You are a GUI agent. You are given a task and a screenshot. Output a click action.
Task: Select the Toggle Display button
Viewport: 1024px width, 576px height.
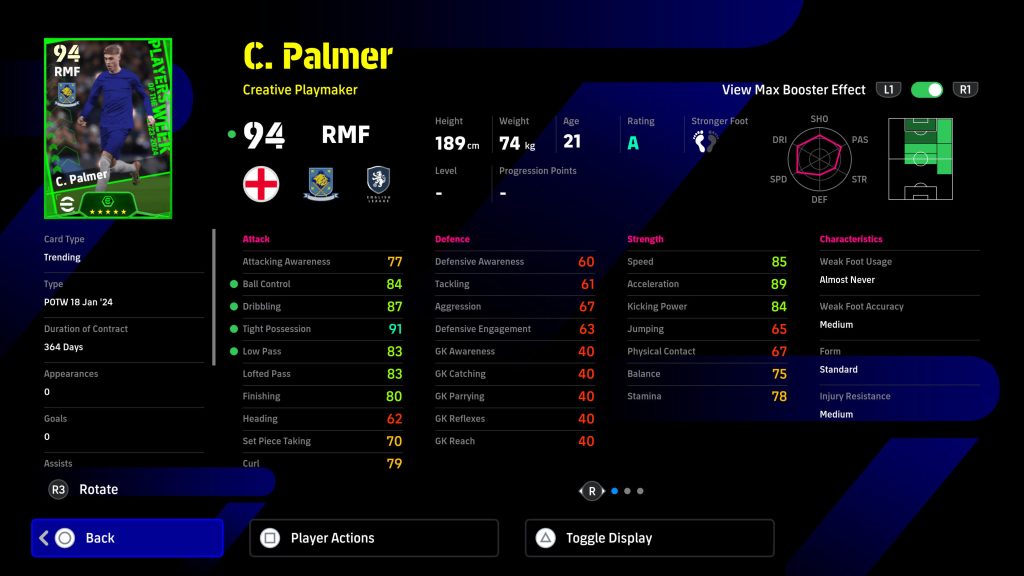[649, 538]
